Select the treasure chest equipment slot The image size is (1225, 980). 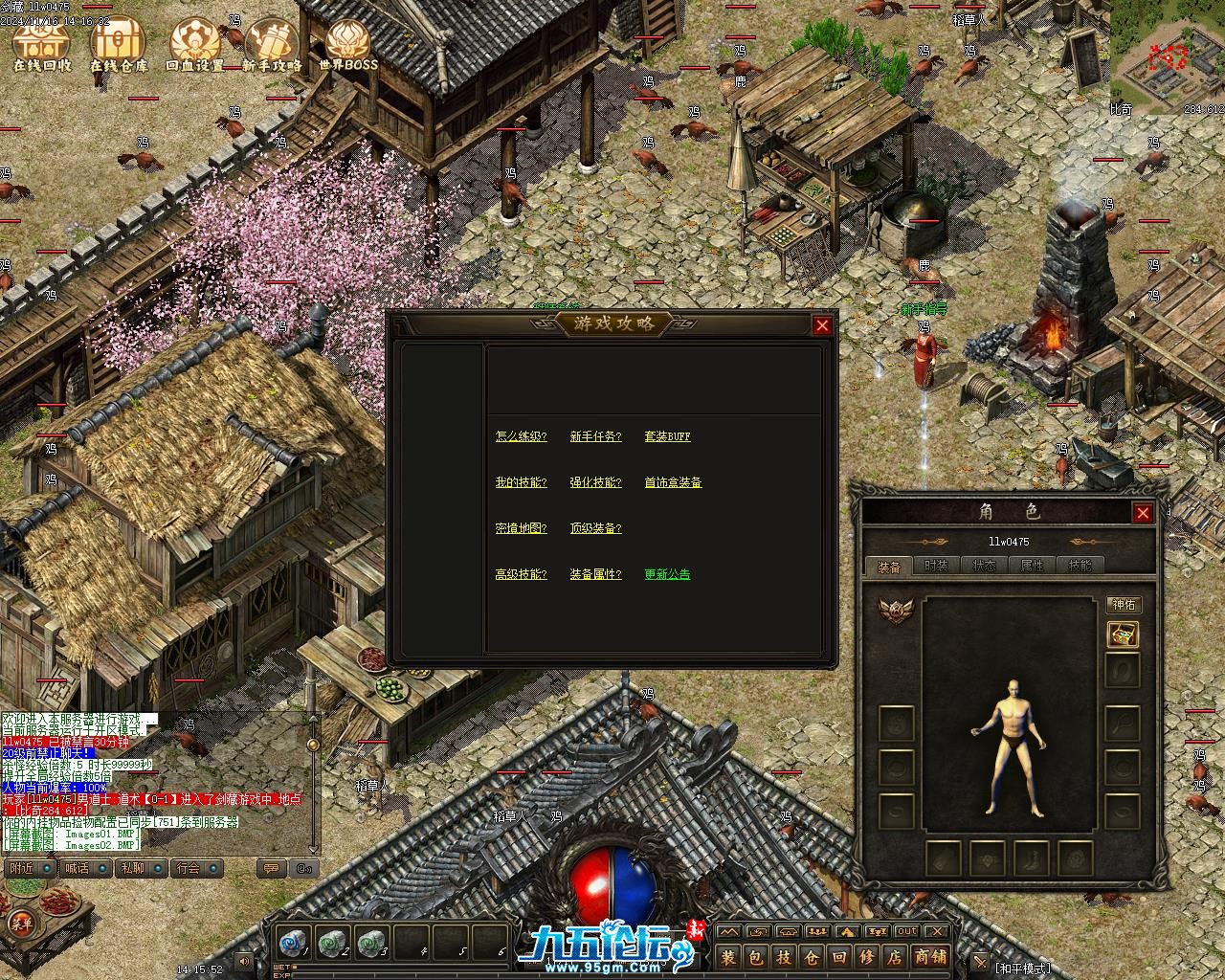click(1123, 634)
